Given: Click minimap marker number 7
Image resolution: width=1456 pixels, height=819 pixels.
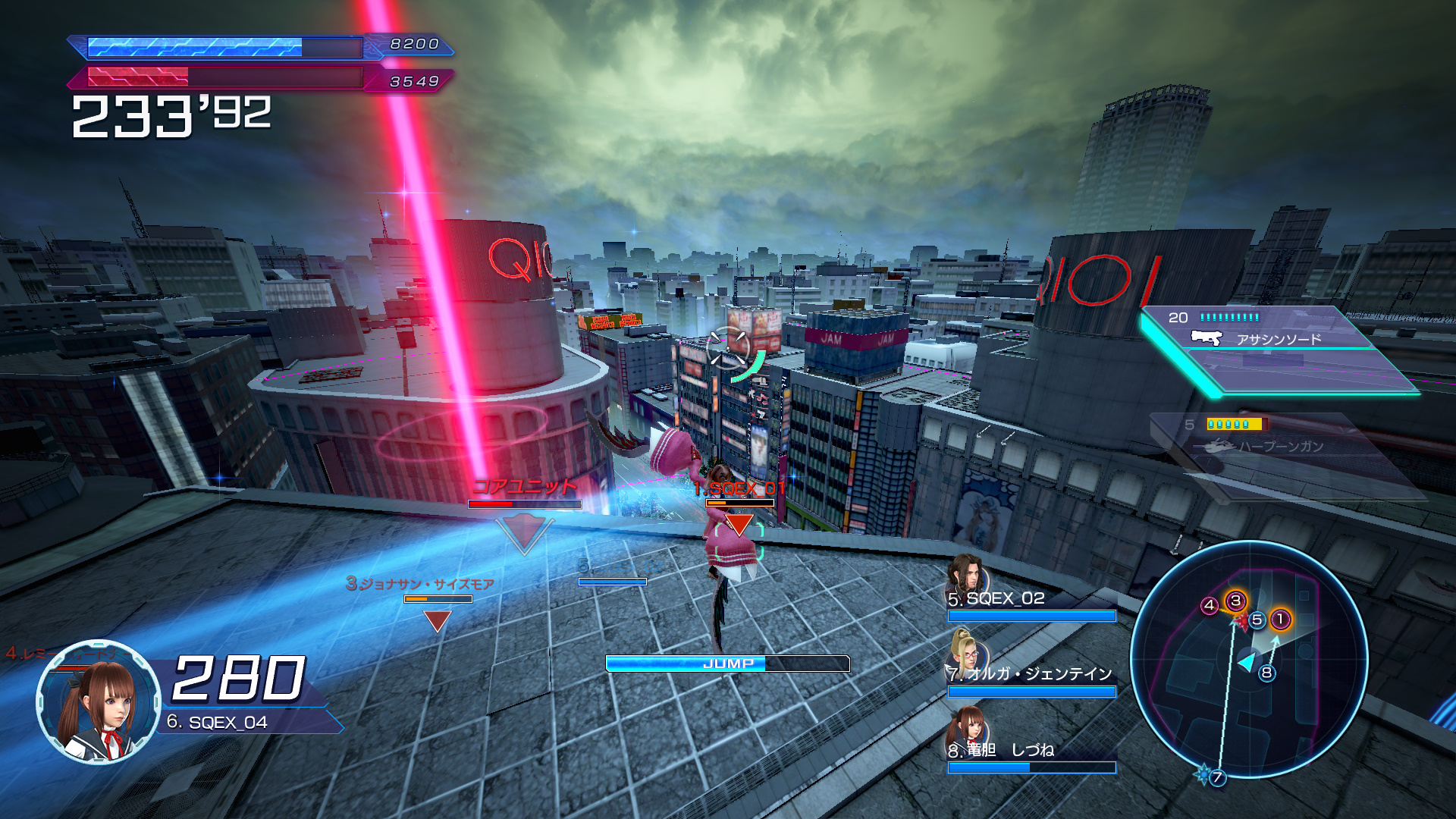Looking at the screenshot, I should coord(1217,777).
